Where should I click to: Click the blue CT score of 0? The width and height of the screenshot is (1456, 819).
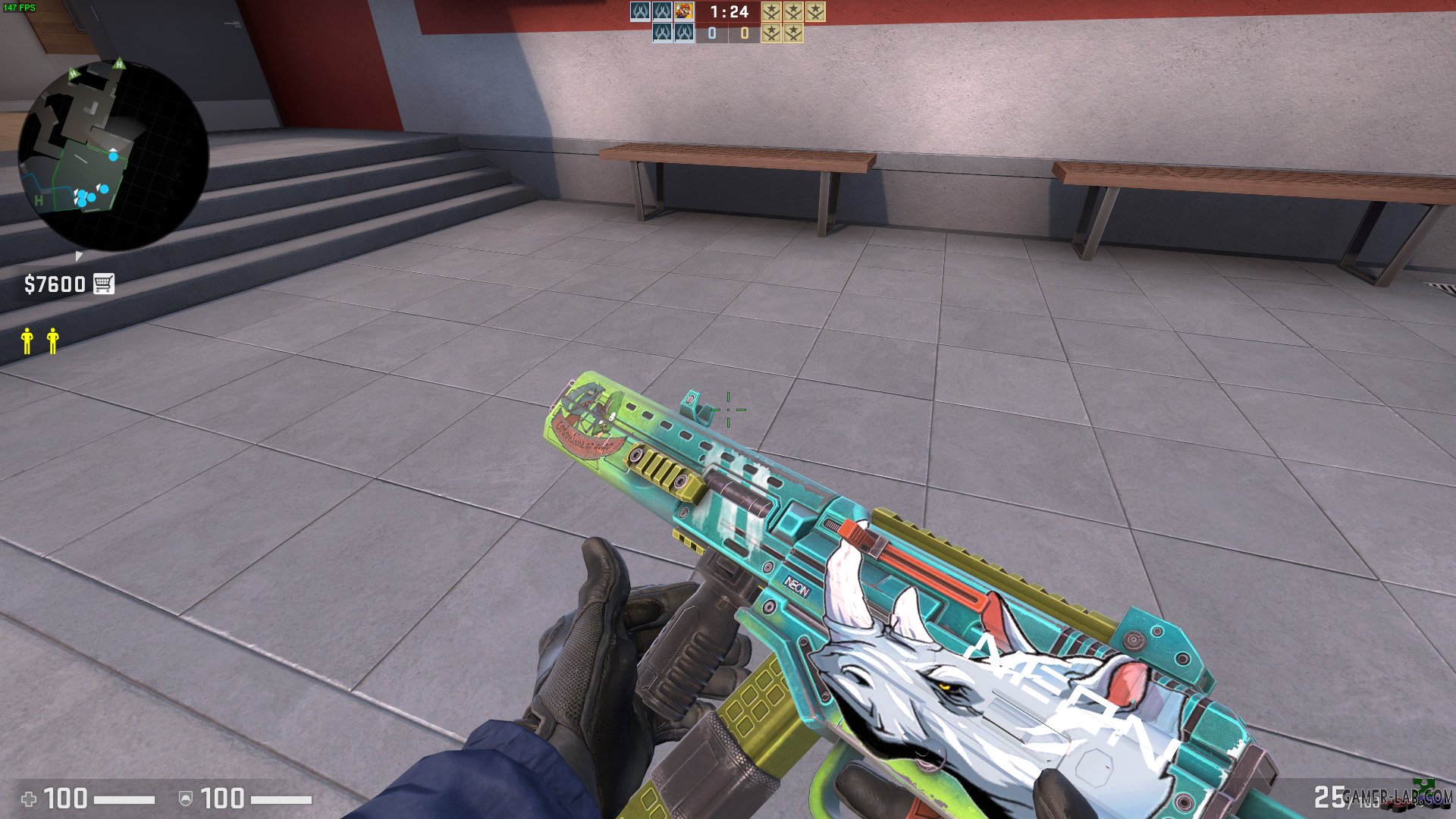click(x=713, y=34)
